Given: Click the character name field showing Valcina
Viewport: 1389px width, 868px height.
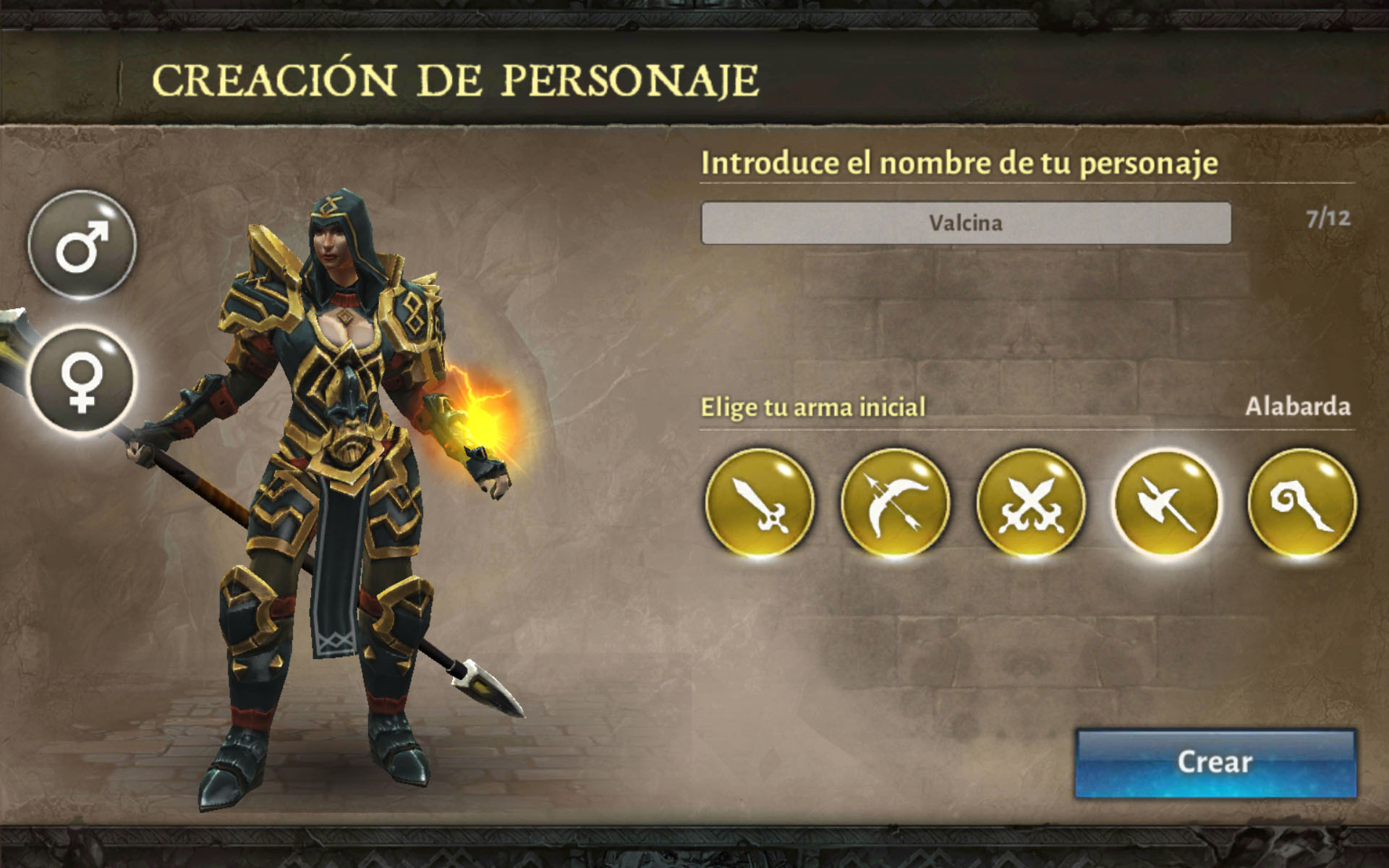Looking at the screenshot, I should pyautogui.click(x=965, y=223).
